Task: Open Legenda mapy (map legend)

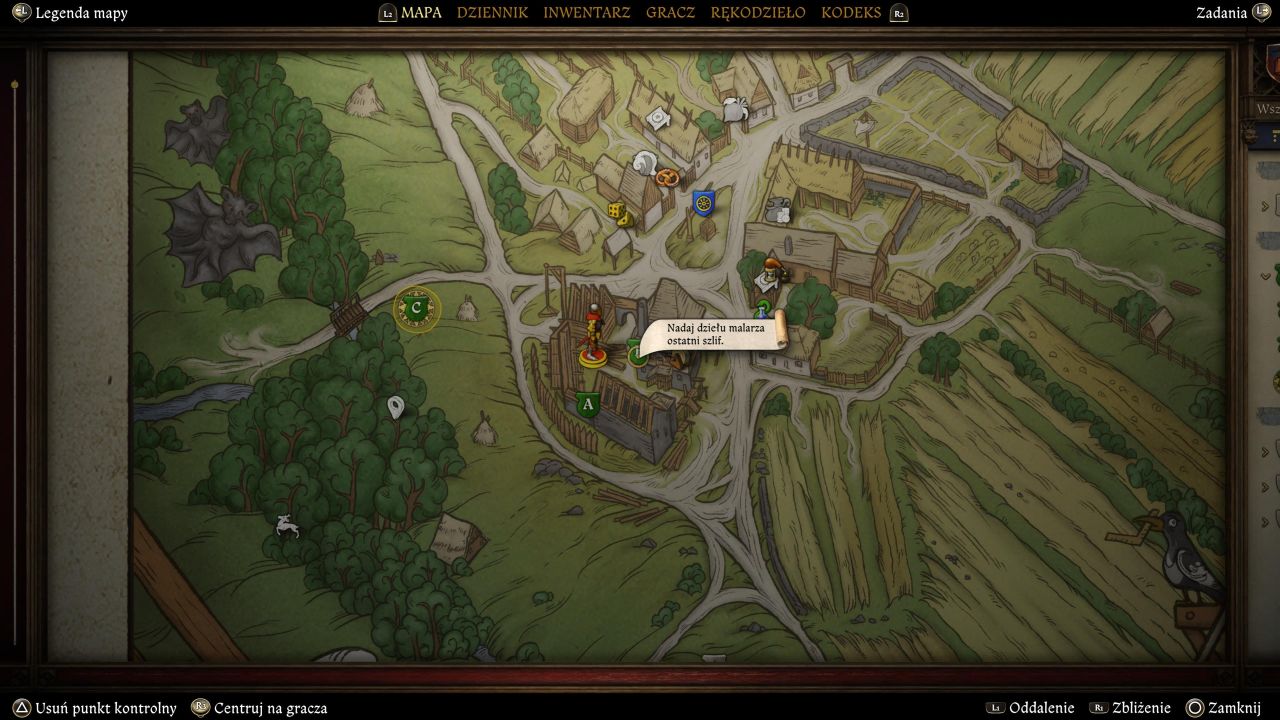Action: pos(81,13)
